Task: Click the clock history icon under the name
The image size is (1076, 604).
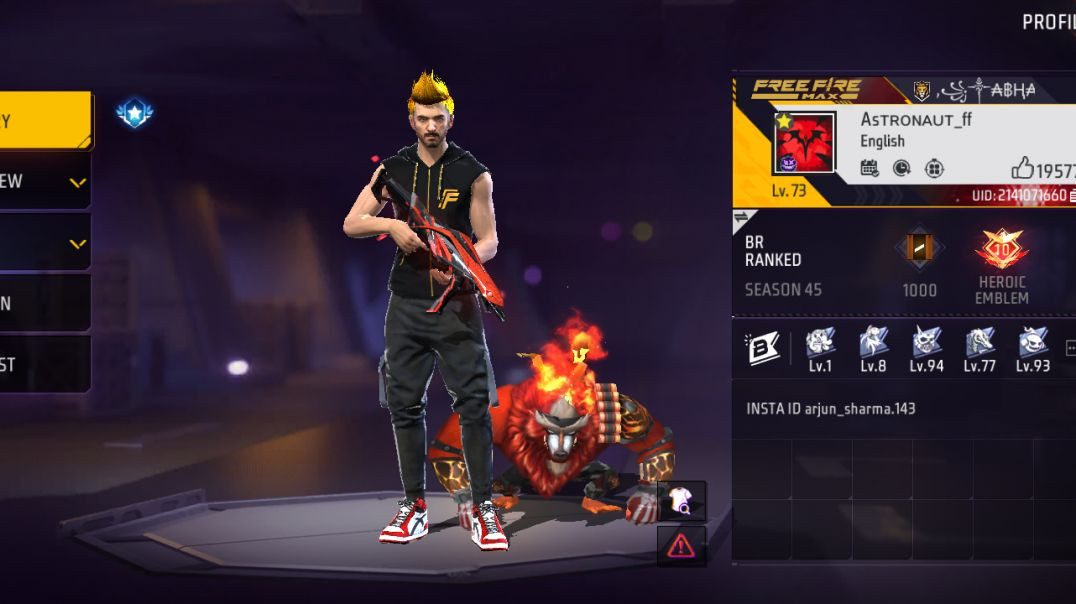Action: pyautogui.click(x=901, y=168)
